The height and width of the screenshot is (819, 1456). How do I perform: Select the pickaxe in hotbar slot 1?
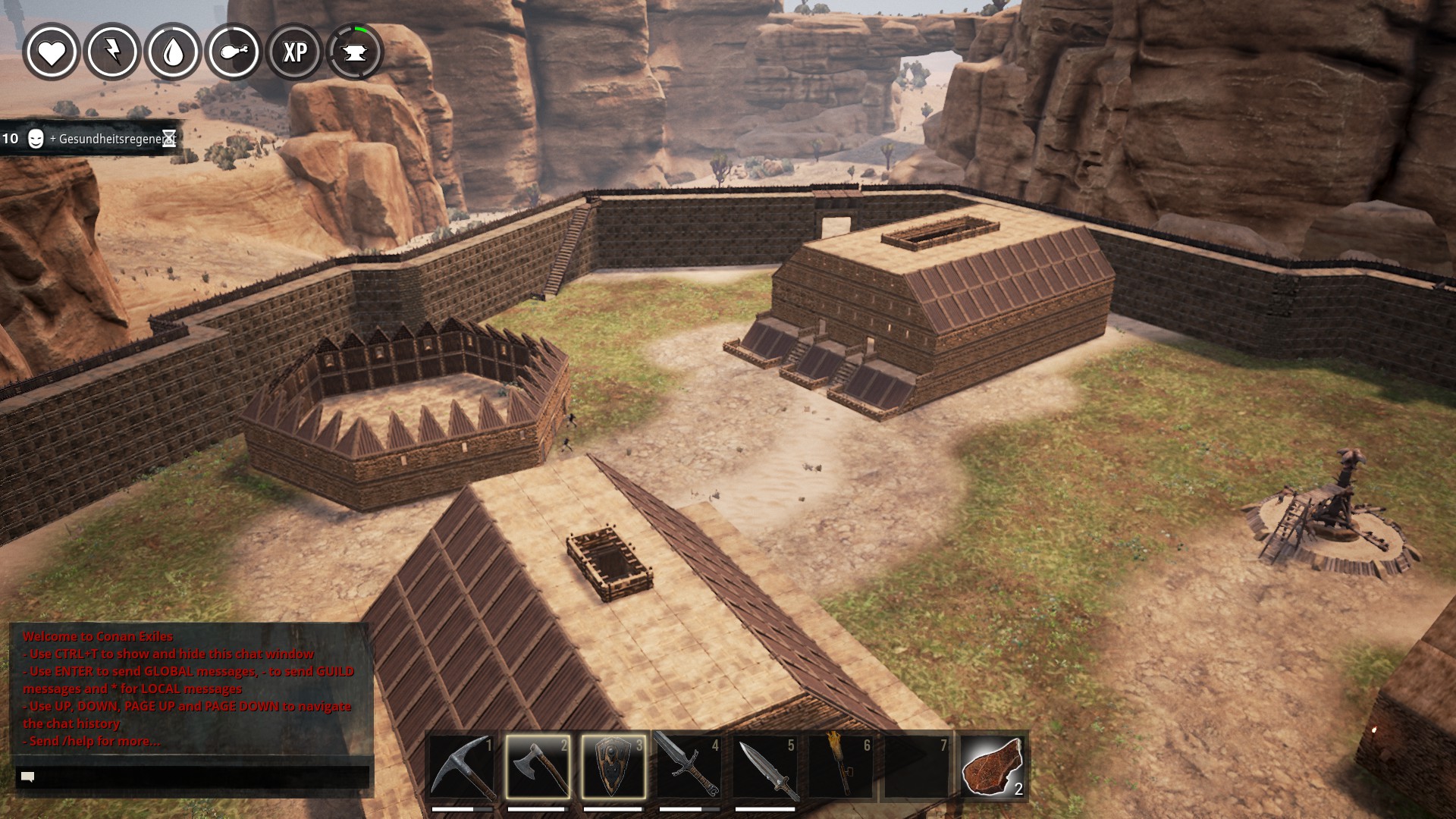462,767
